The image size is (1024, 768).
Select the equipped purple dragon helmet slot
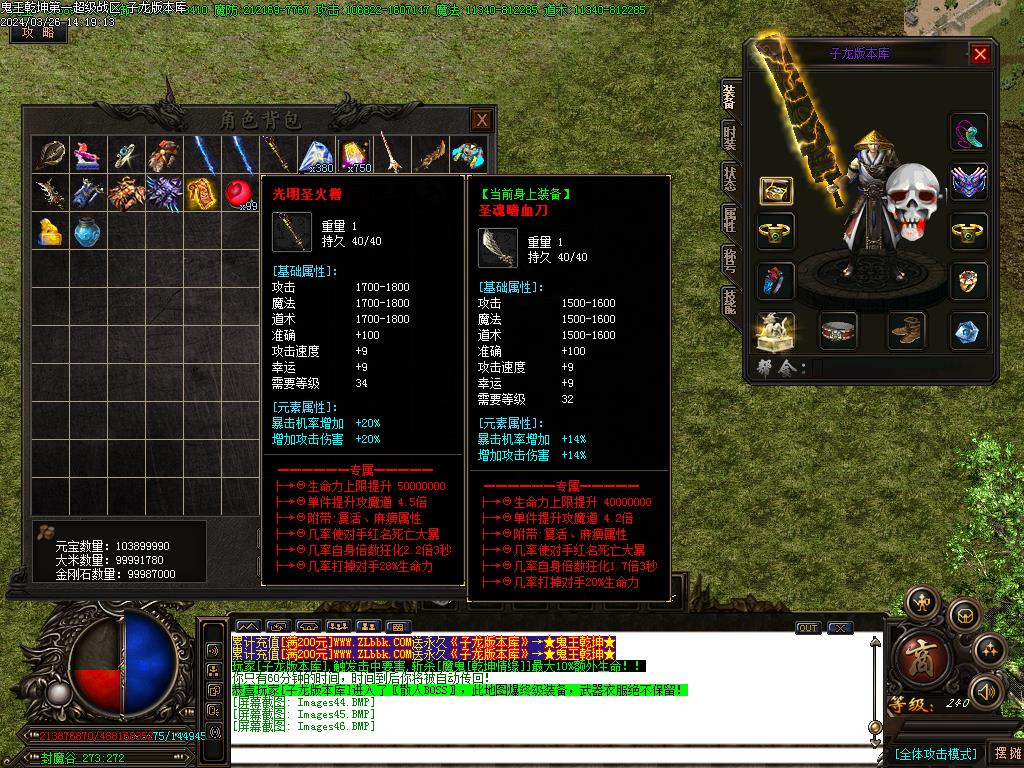point(968,182)
